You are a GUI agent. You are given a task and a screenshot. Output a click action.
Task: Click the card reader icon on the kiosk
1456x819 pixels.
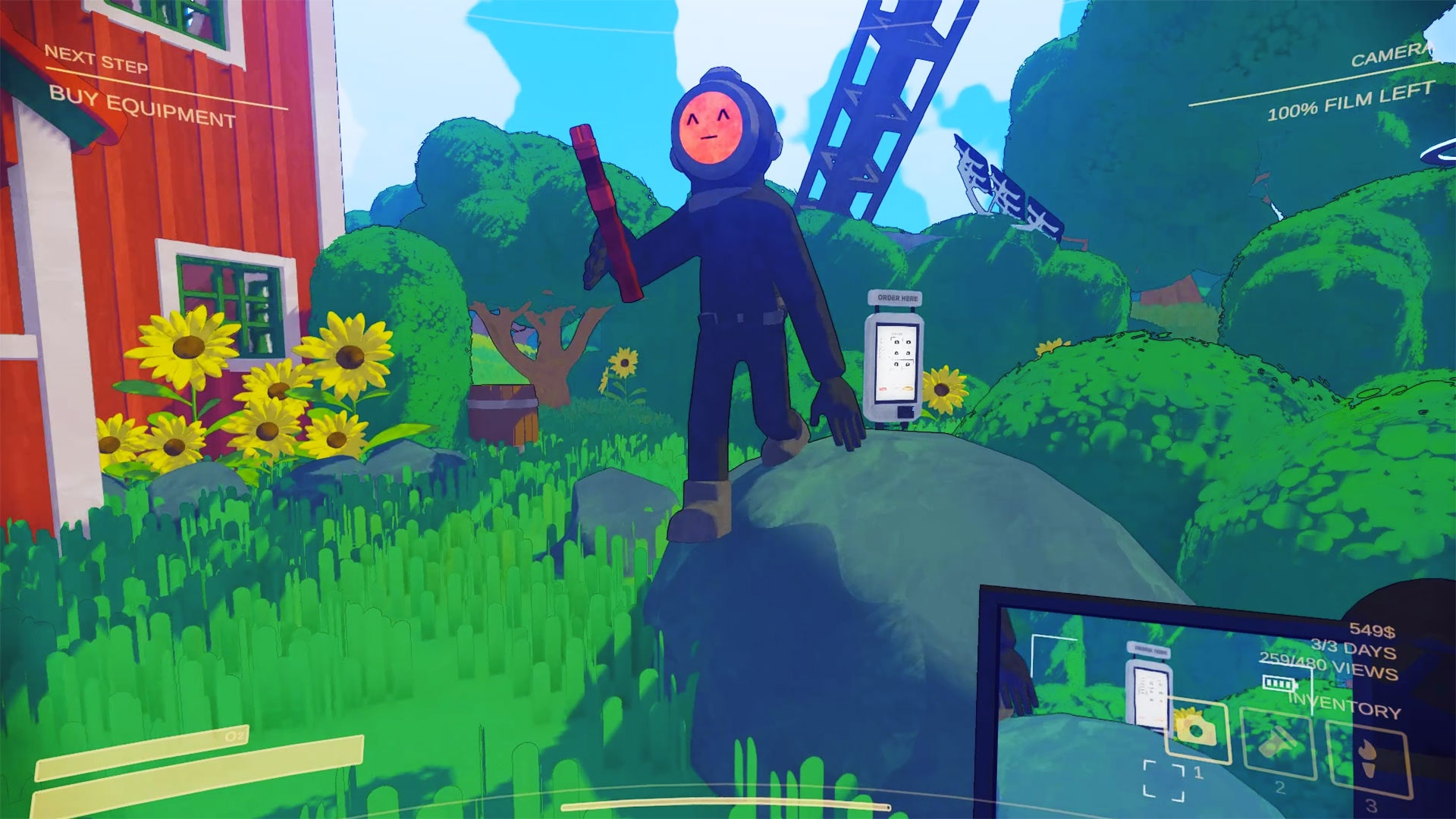point(905,412)
